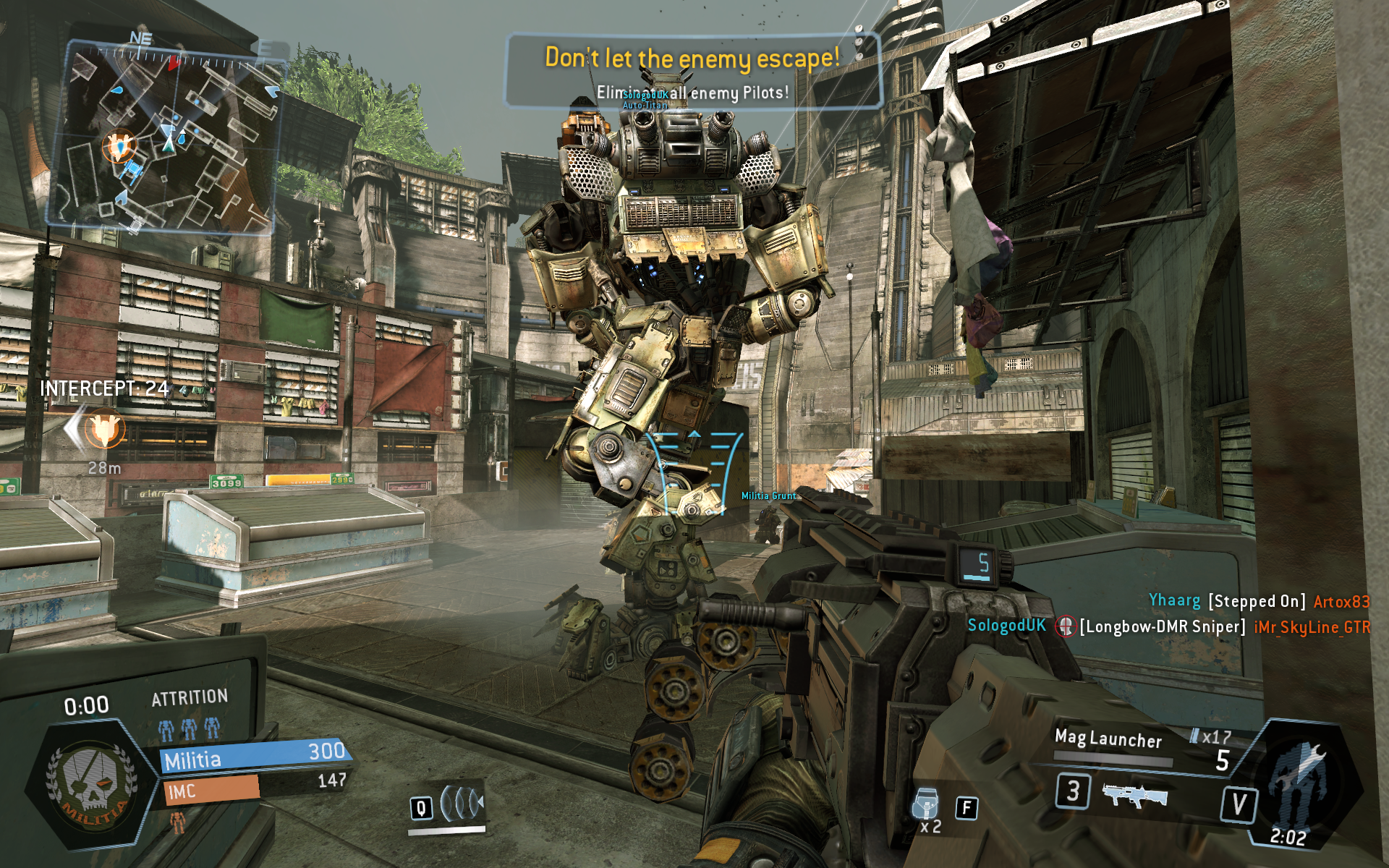1389x868 pixels.
Task: Select the SologodUK Longbow-DMR kill feed entry
Action: pyautogui.click(x=1168, y=626)
